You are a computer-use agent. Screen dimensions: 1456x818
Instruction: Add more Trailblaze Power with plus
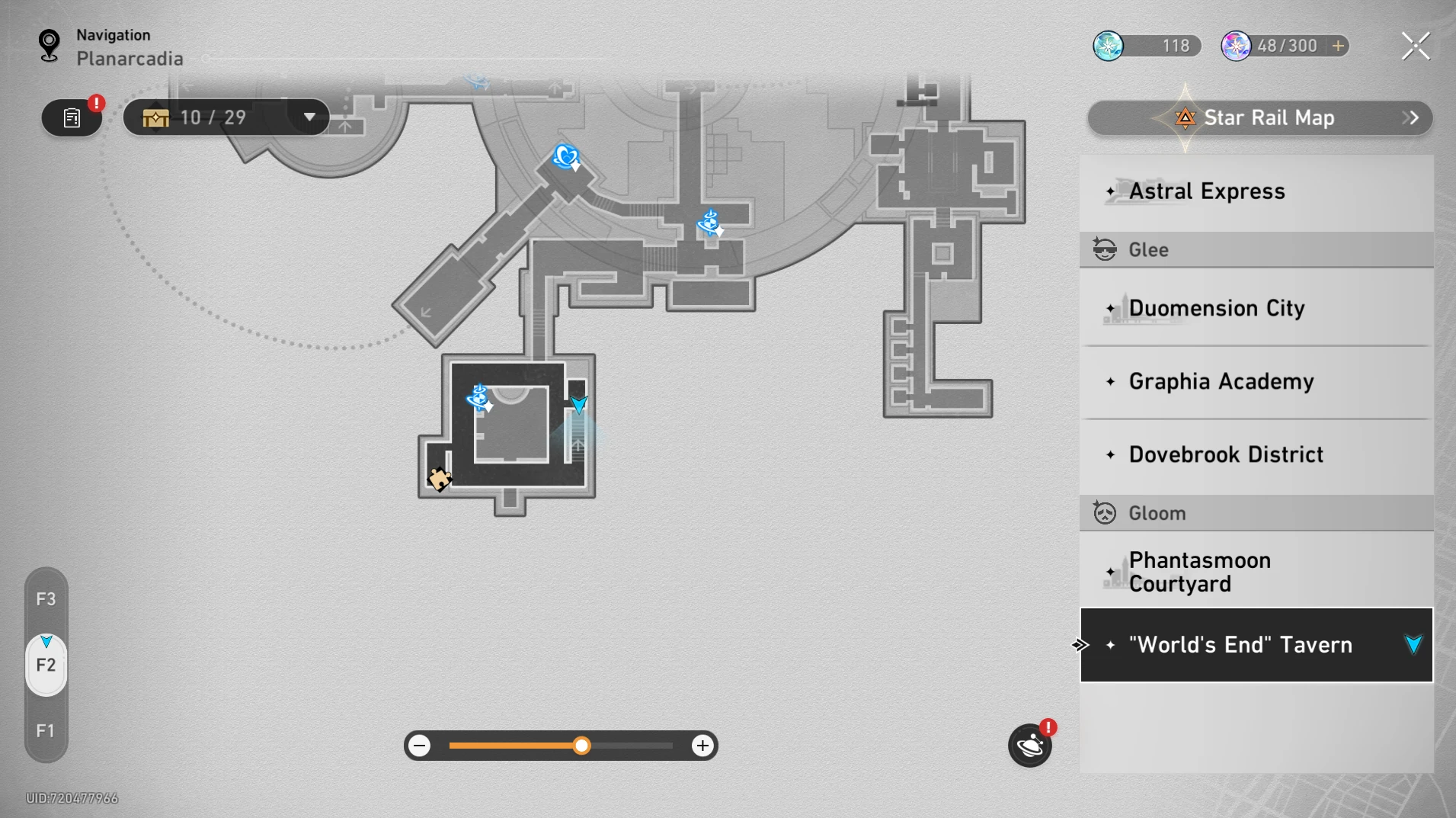[x=1338, y=46]
